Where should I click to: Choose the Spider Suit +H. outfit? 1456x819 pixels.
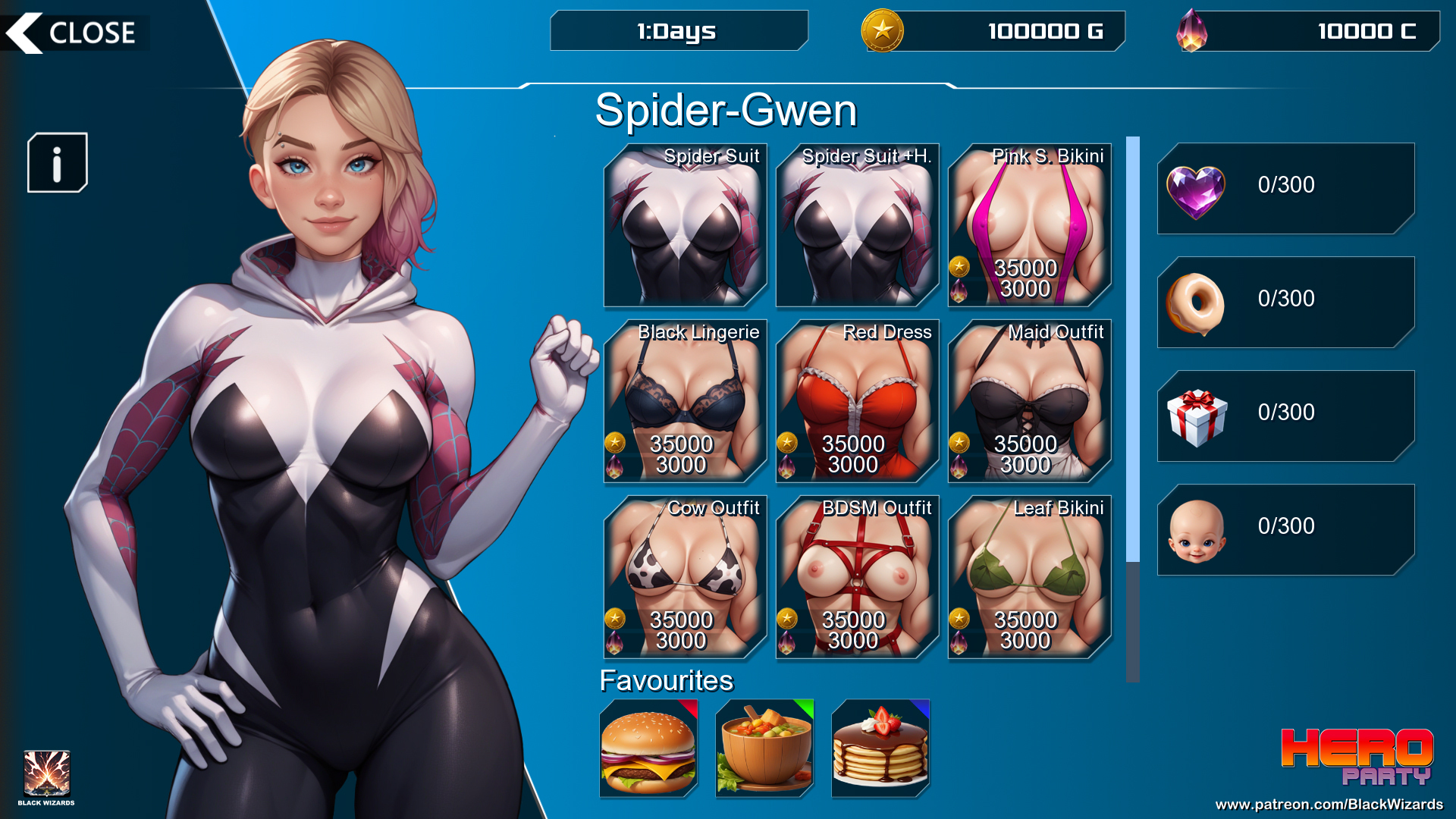click(x=857, y=226)
